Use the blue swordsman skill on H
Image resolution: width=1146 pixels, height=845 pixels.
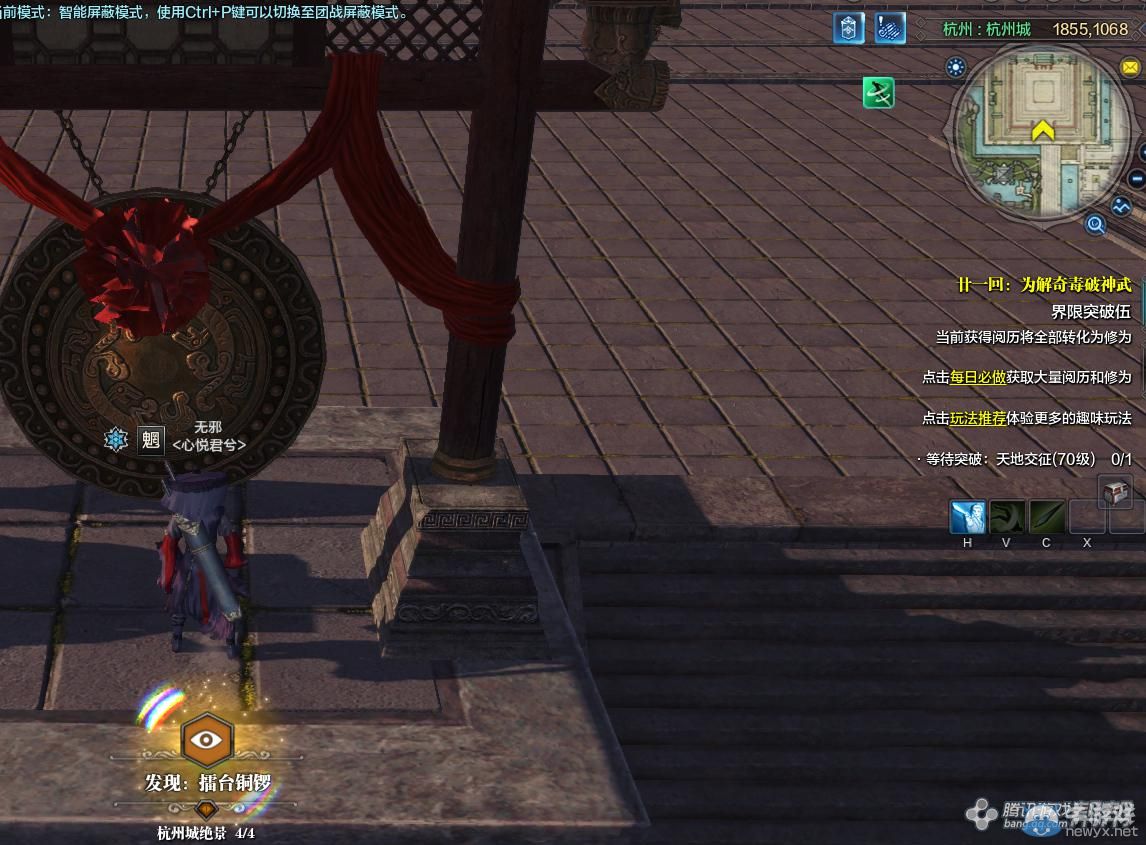[x=968, y=518]
